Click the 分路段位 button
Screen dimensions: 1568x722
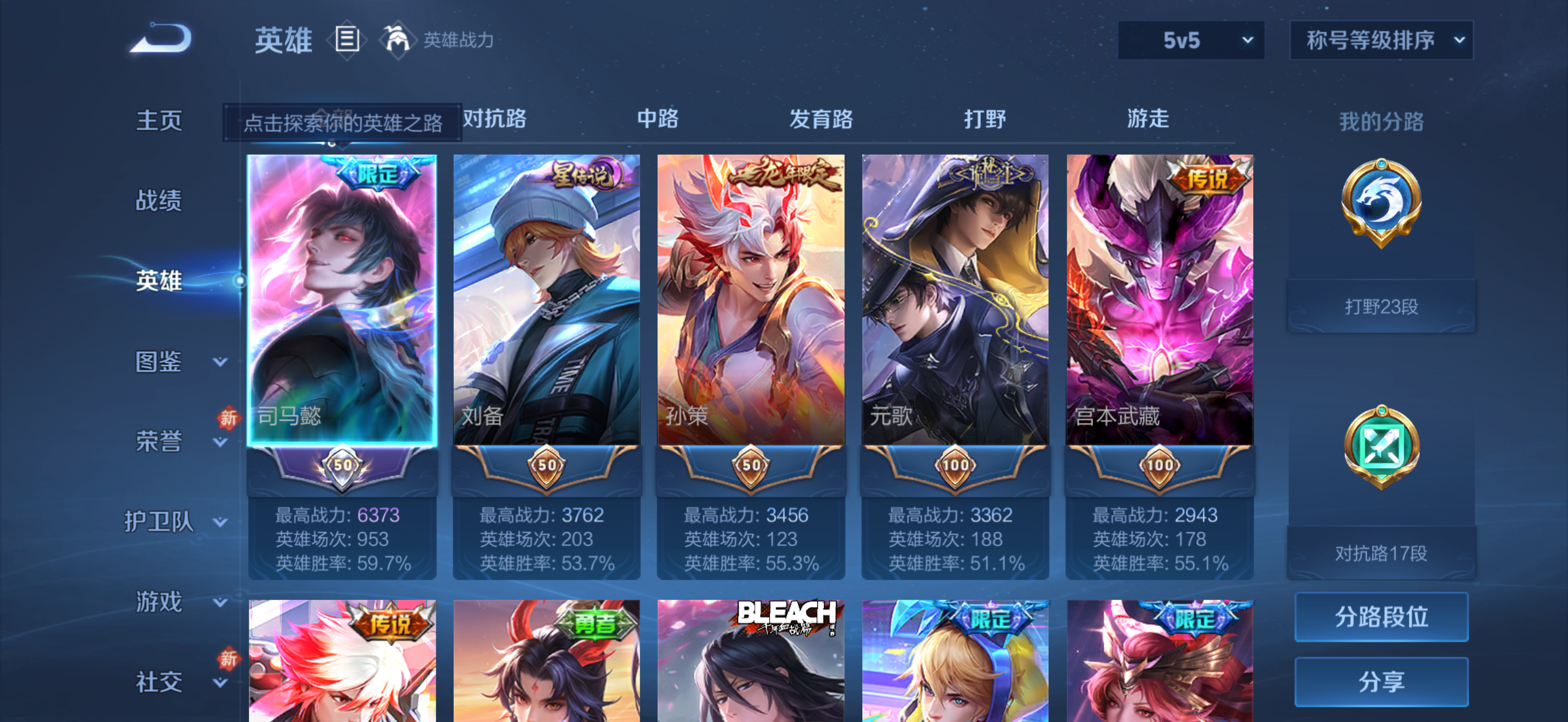click(1380, 616)
